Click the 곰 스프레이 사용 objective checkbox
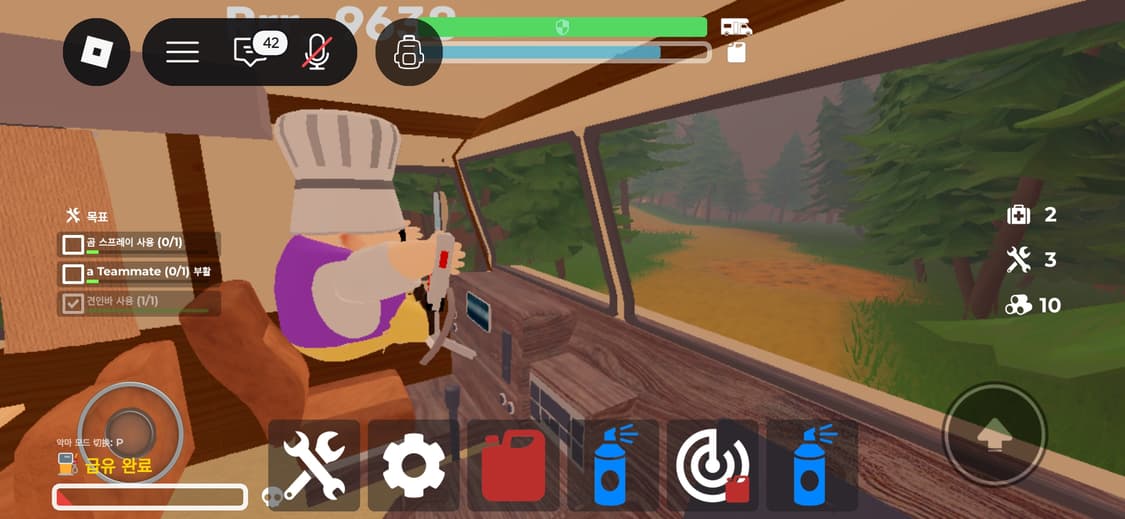 (73, 244)
